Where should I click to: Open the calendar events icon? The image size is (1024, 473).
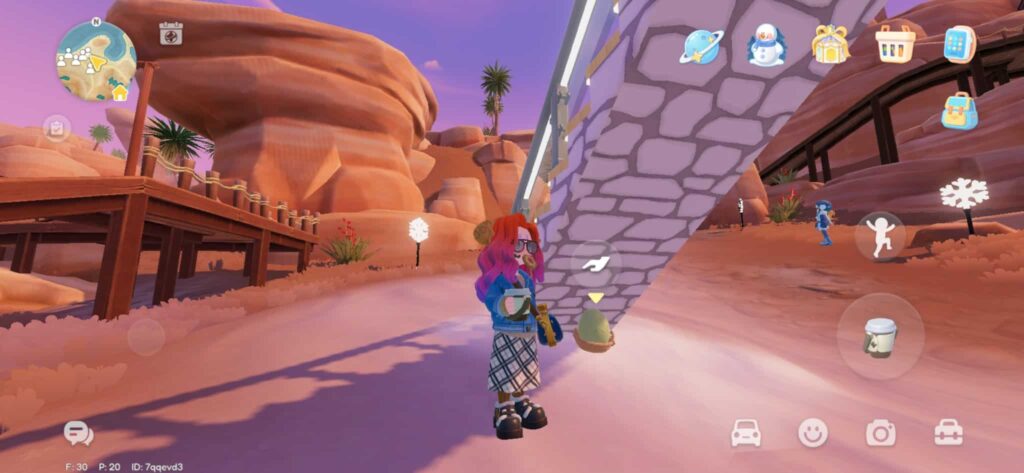[171, 34]
